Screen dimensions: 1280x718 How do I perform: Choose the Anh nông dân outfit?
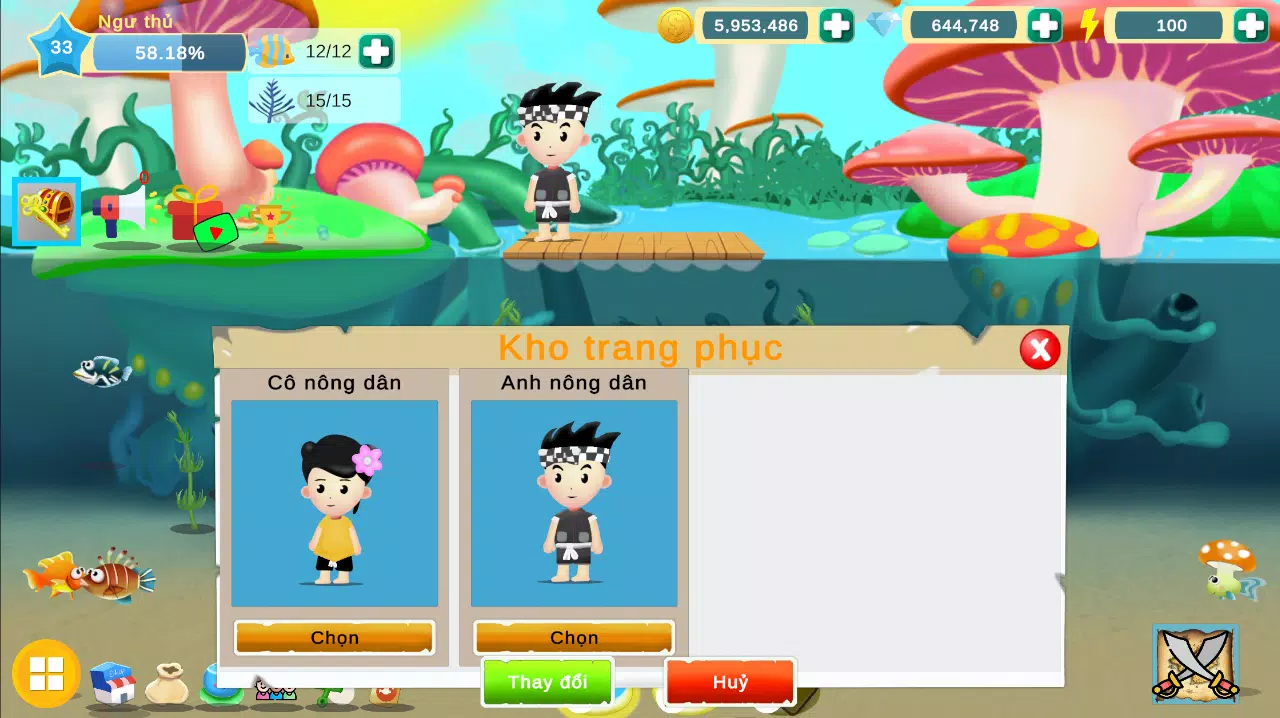coord(574,637)
